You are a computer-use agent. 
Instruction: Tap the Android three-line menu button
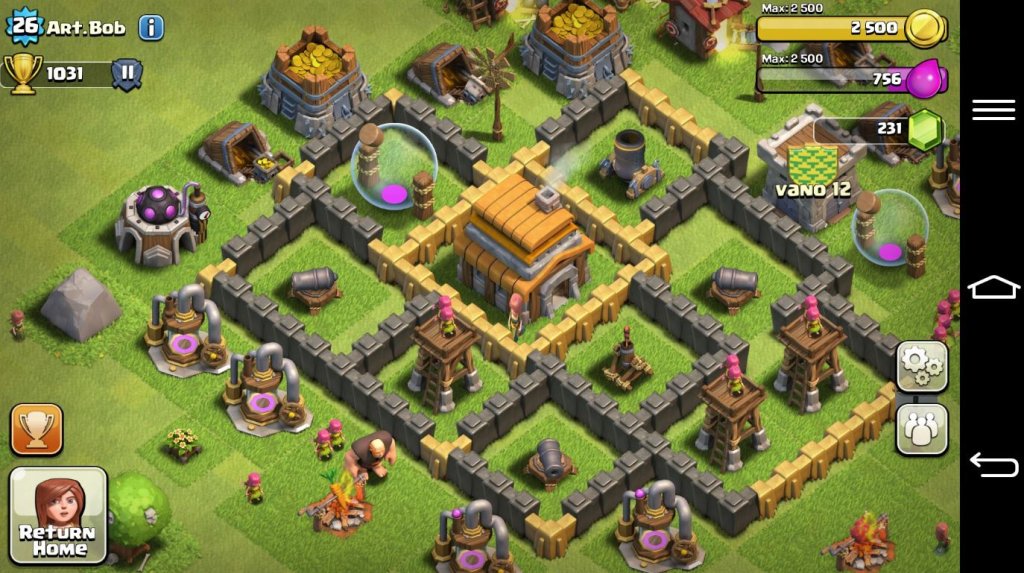pos(993,110)
